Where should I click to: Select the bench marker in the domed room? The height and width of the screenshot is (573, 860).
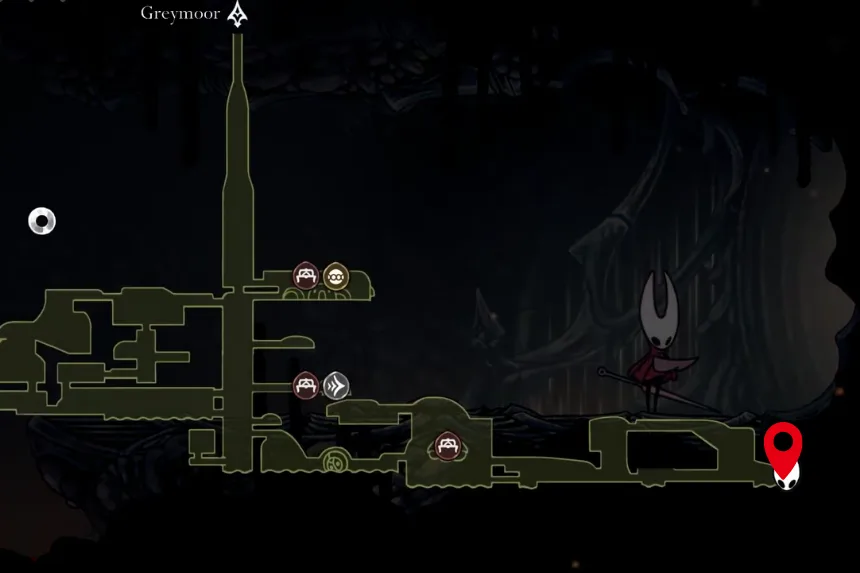pyautogui.click(x=446, y=445)
